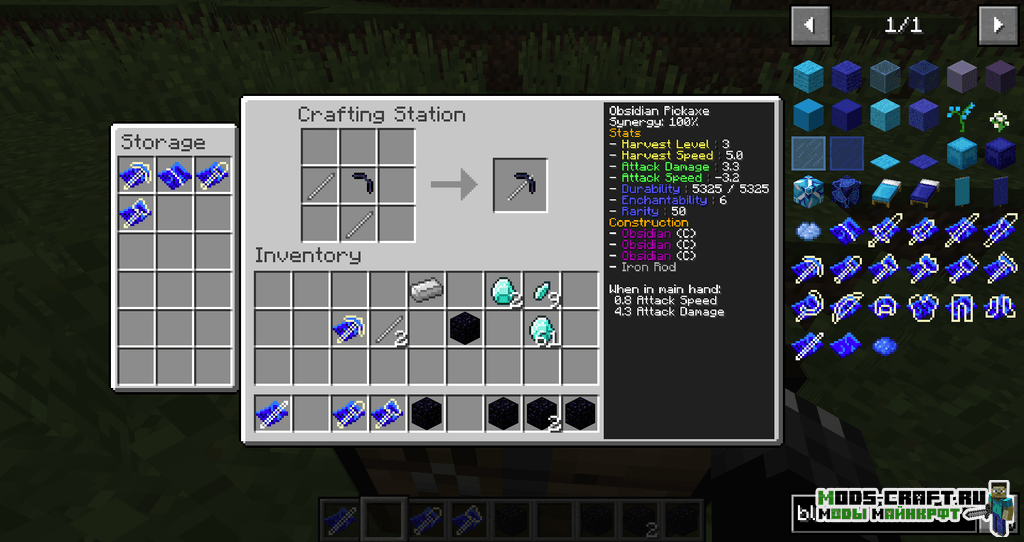Select the light blue bed in the item list
The height and width of the screenshot is (542, 1024).
coord(886,191)
